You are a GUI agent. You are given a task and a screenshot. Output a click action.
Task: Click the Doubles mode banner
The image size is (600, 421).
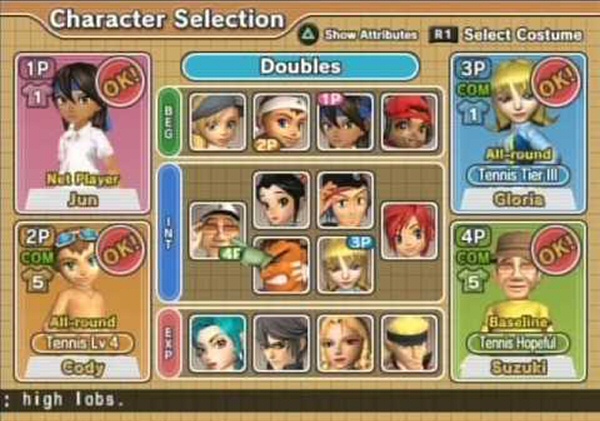[x=300, y=66]
